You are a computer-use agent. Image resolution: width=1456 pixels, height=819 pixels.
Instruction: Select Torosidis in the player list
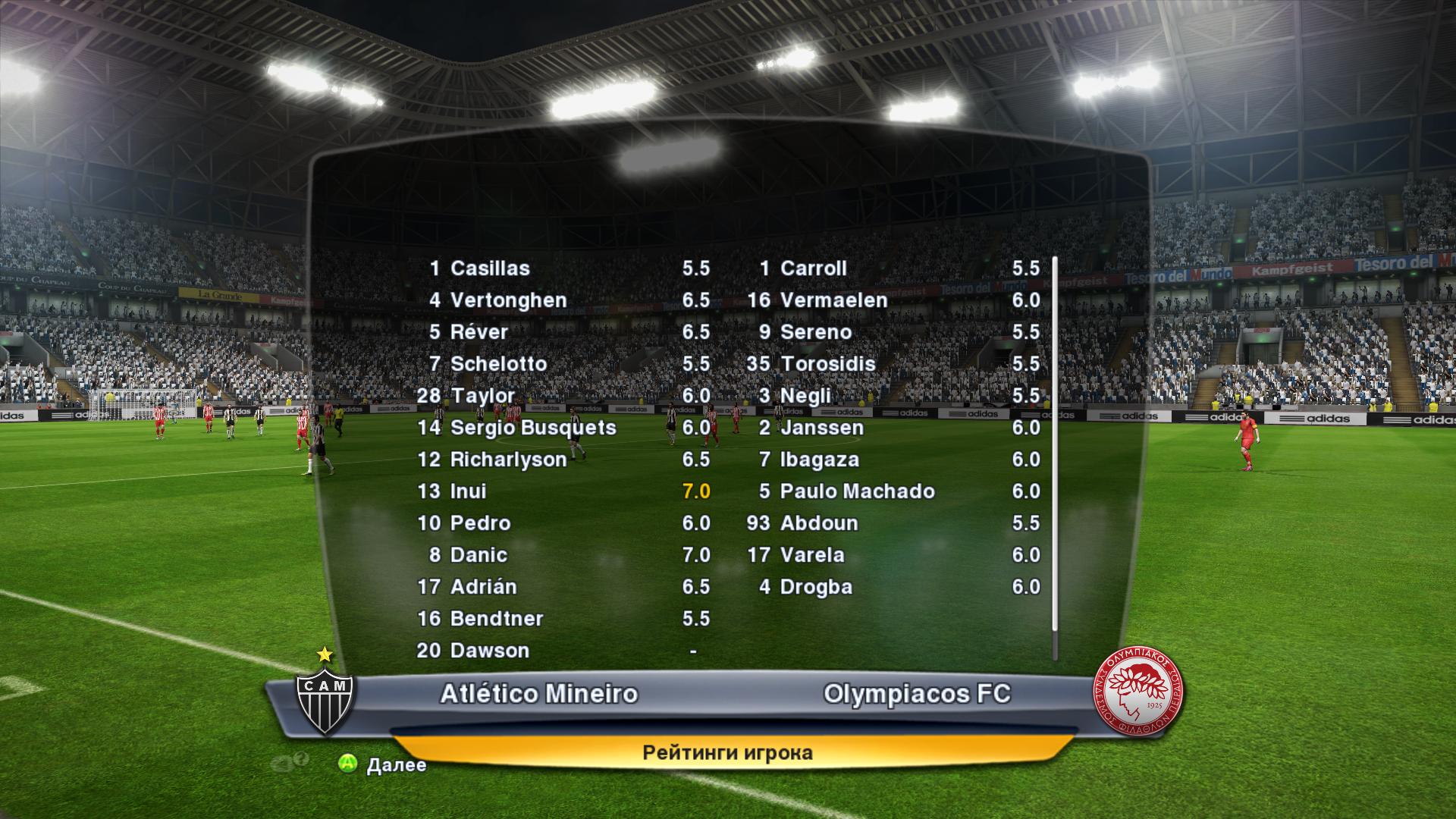[x=827, y=364]
